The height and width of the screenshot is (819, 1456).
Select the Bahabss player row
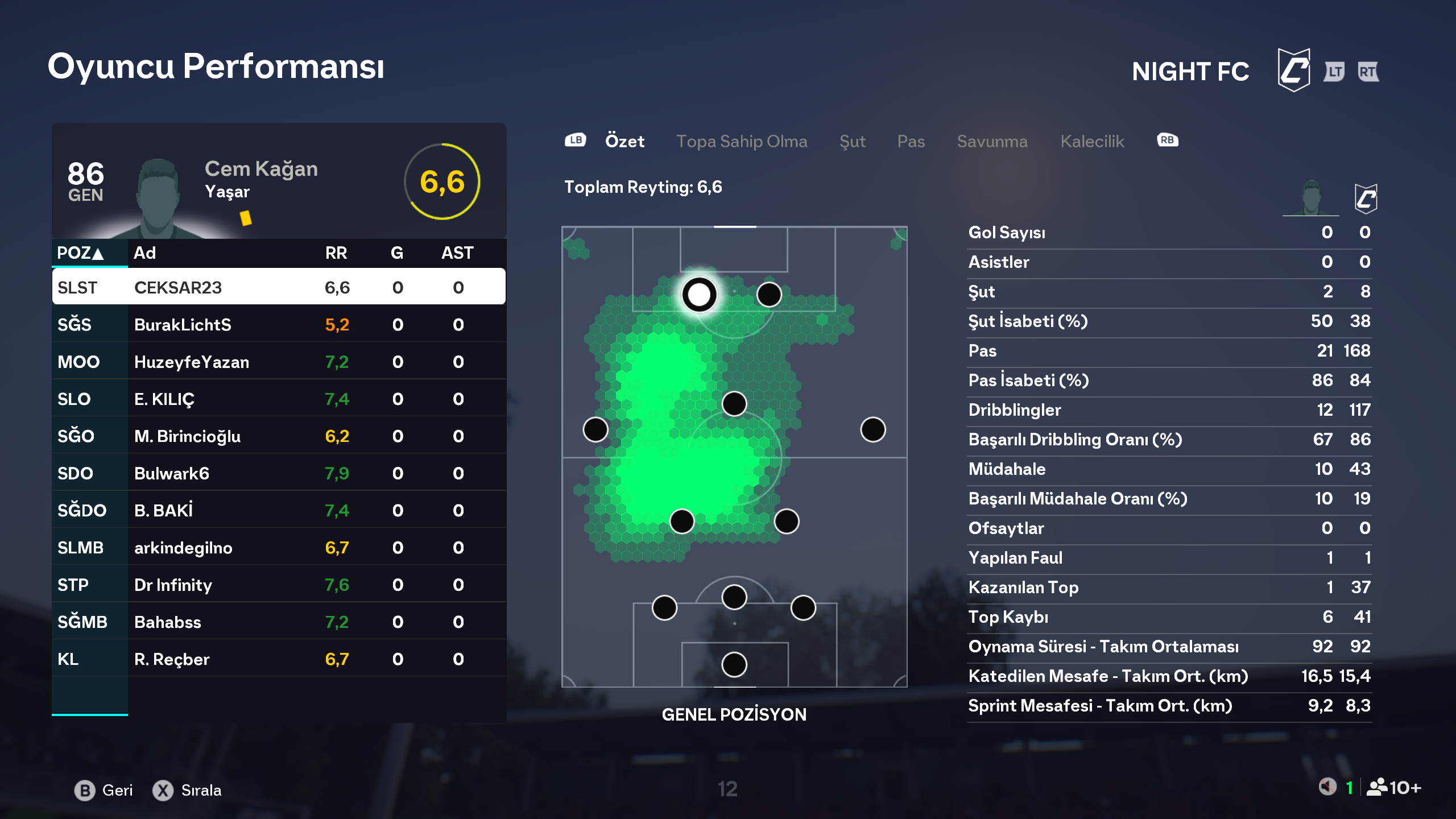pos(279,622)
